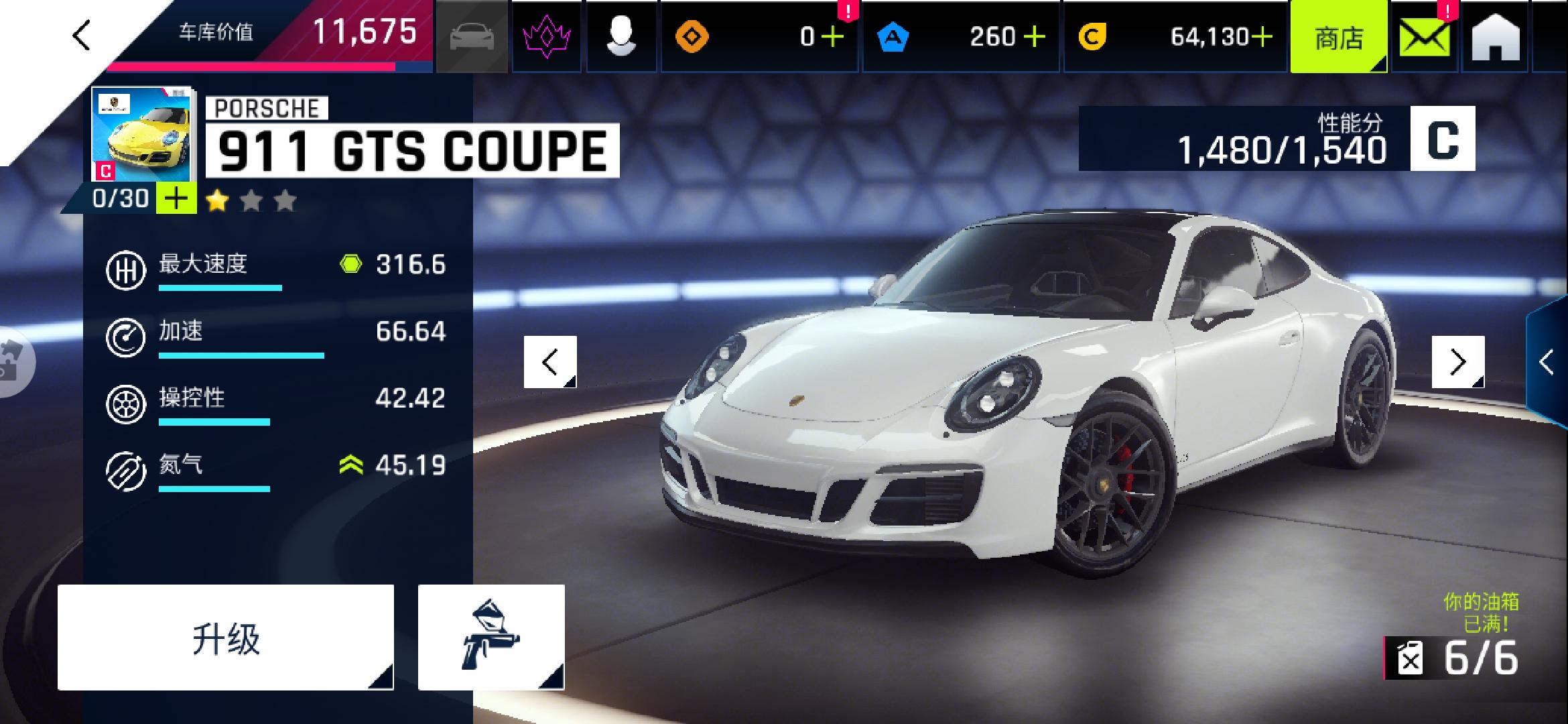Open the puzzle piece side button
The height and width of the screenshot is (724, 1568).
(13, 362)
